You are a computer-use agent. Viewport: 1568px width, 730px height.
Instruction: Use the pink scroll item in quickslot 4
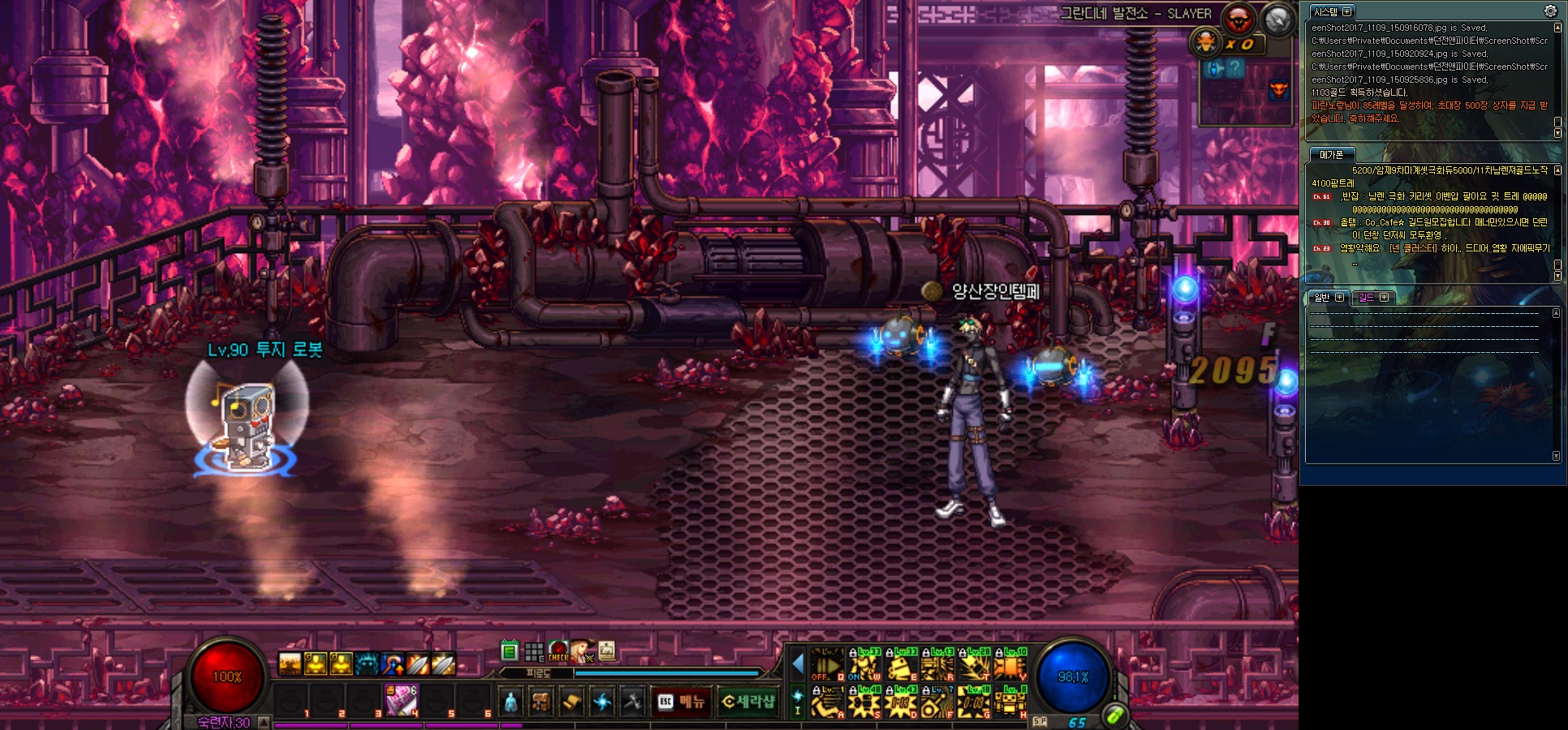coord(401,700)
